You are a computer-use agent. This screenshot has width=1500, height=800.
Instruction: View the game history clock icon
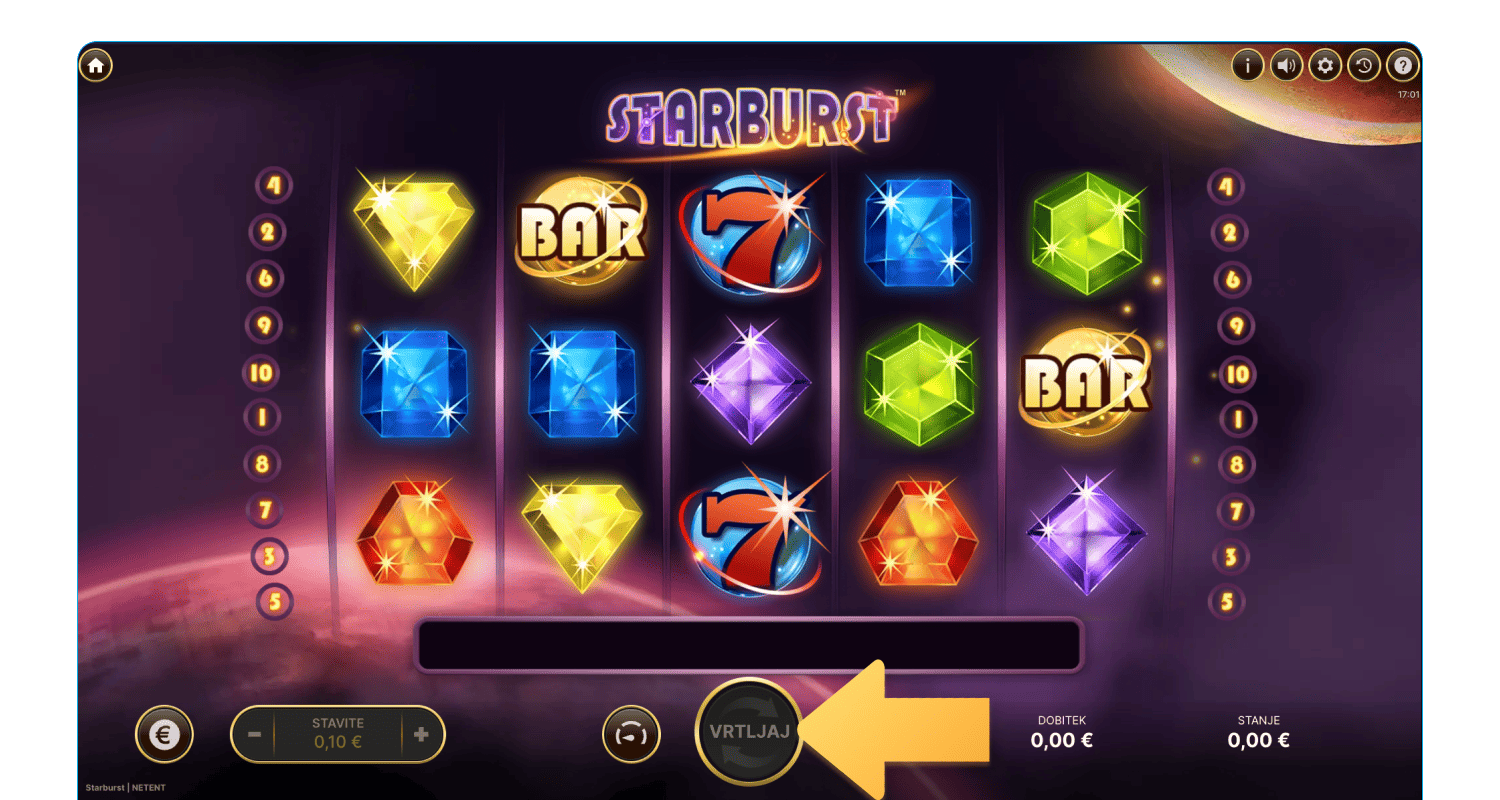tap(1364, 66)
